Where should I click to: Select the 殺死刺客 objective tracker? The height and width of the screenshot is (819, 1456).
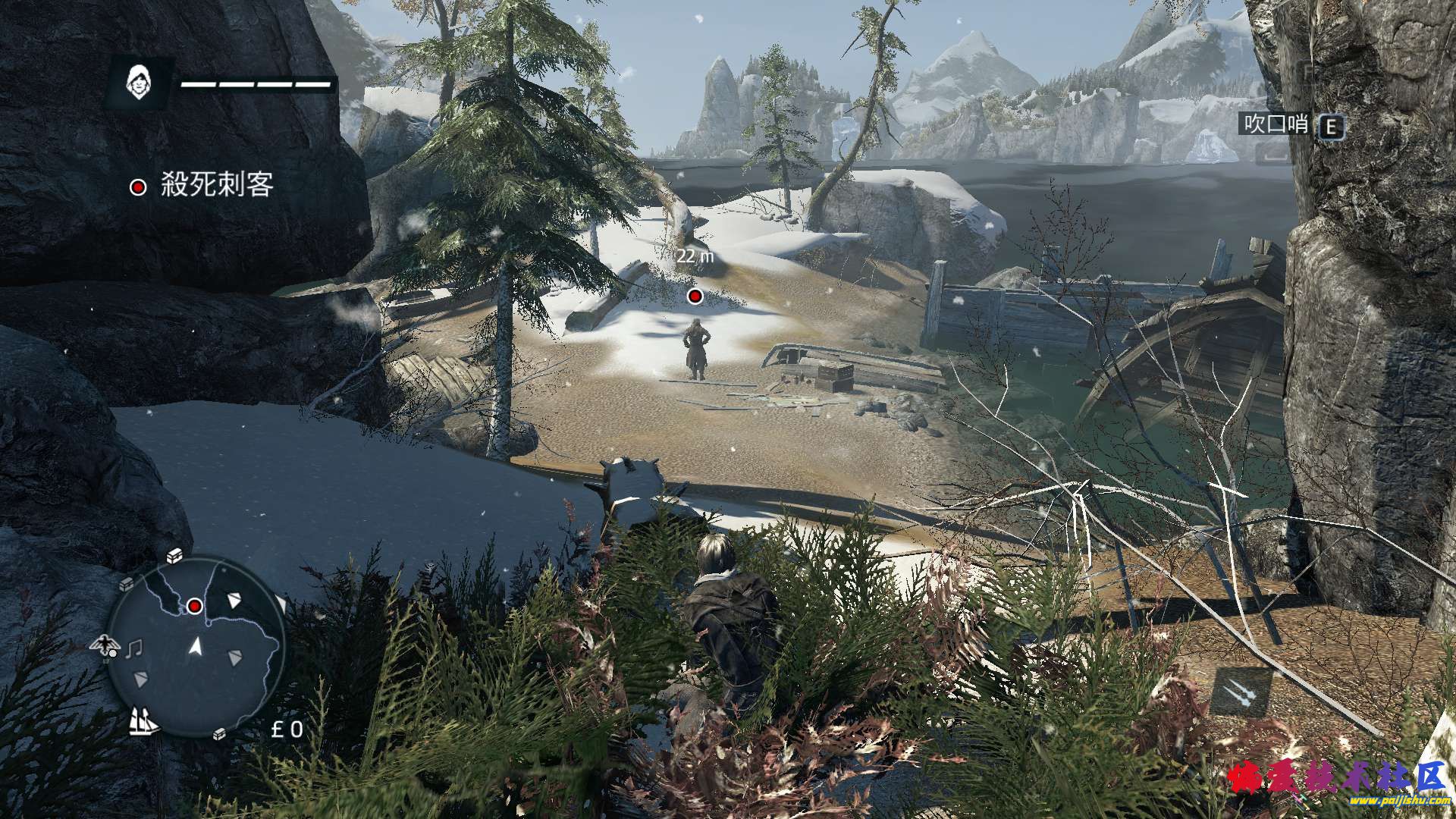pyautogui.click(x=202, y=186)
